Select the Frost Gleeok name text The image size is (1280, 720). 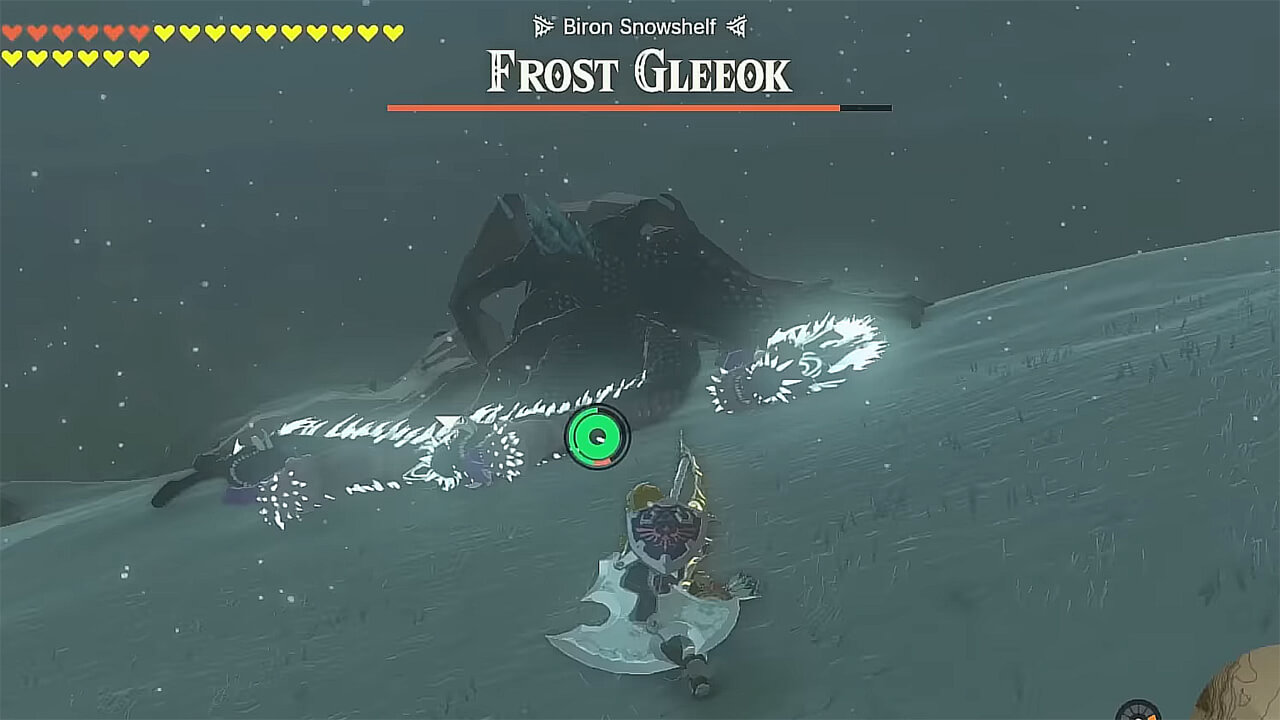click(637, 71)
